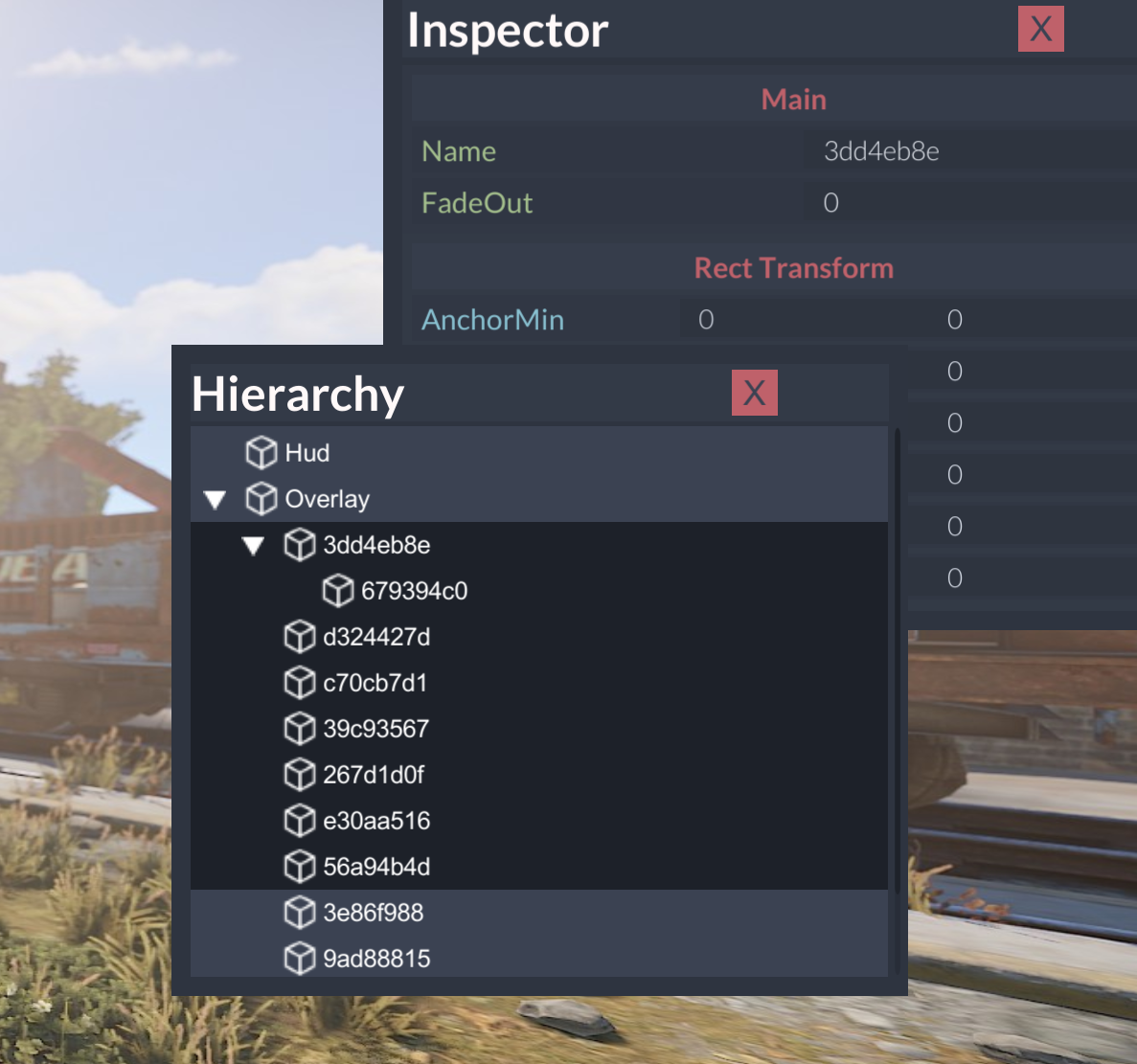This screenshot has width=1137, height=1064.
Task: Select child element 679394c0
Action: pos(414,591)
